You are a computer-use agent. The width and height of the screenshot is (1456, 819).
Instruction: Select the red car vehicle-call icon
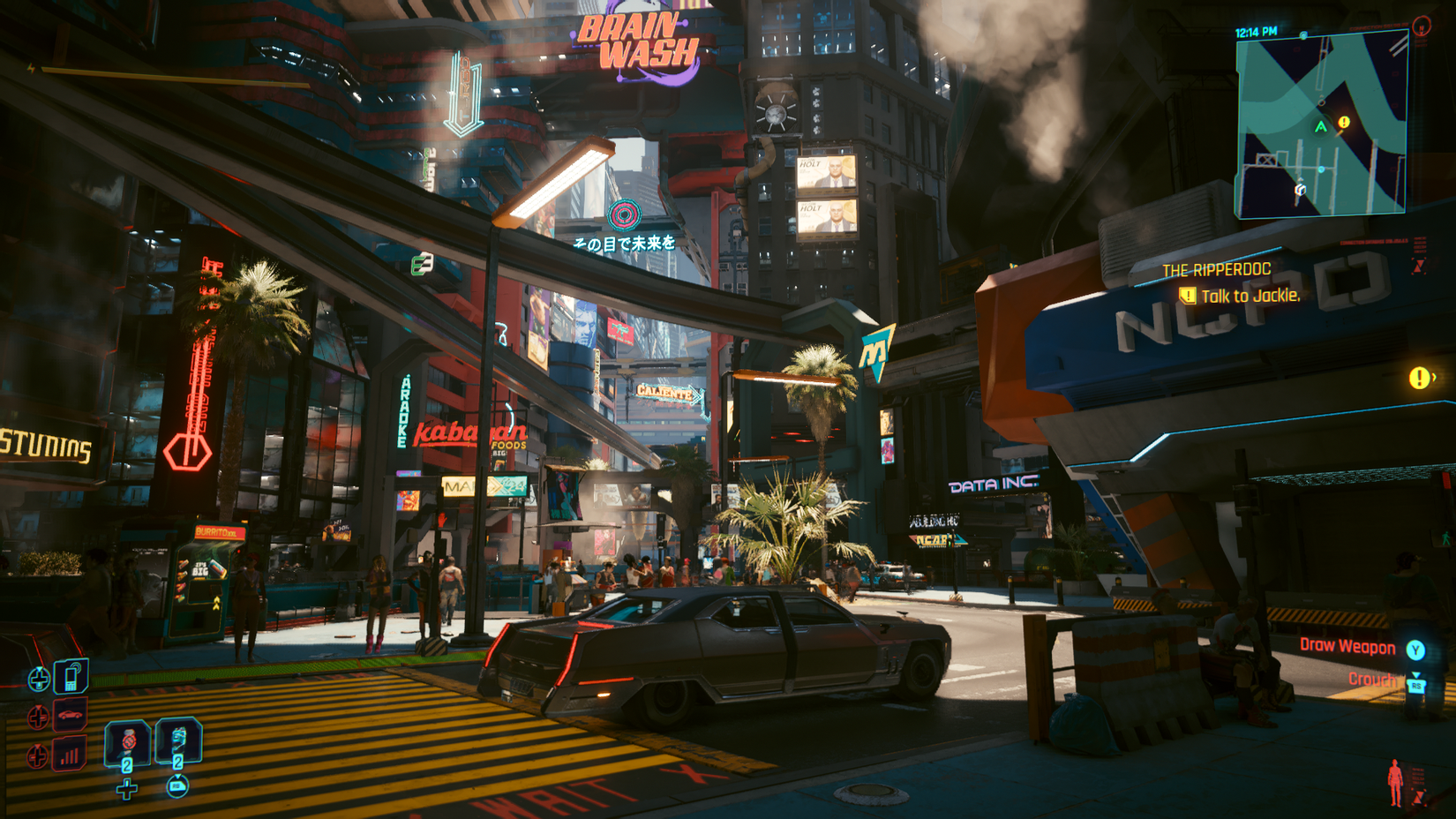[71, 715]
